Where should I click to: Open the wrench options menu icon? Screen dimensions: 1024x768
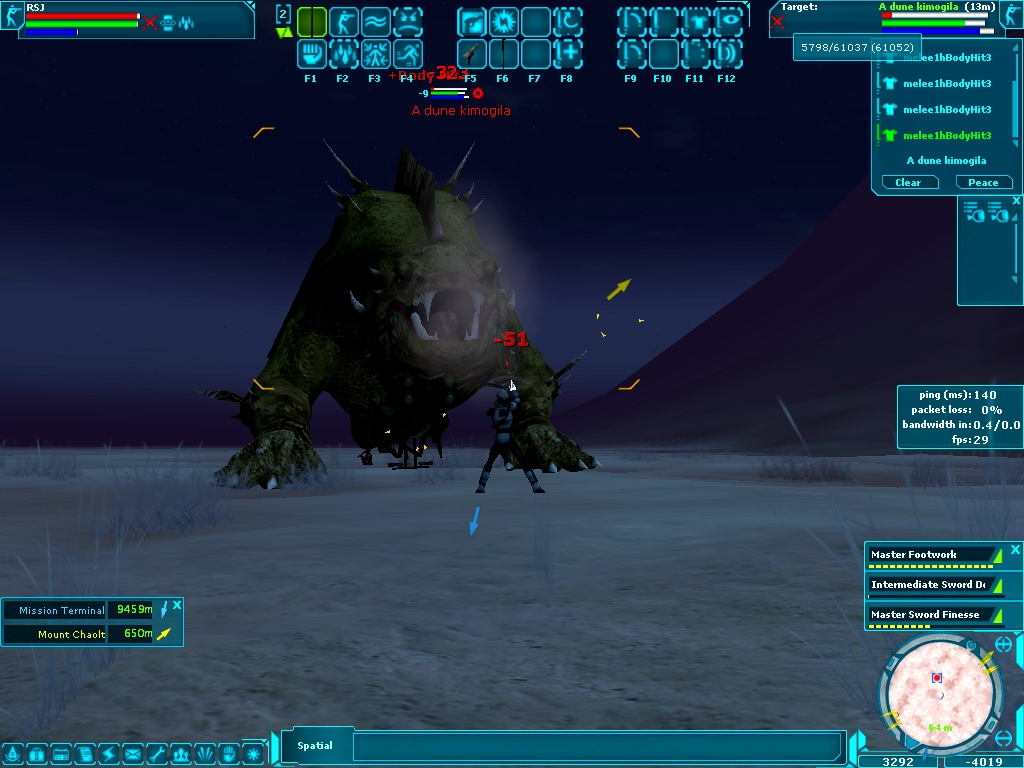tap(157, 753)
